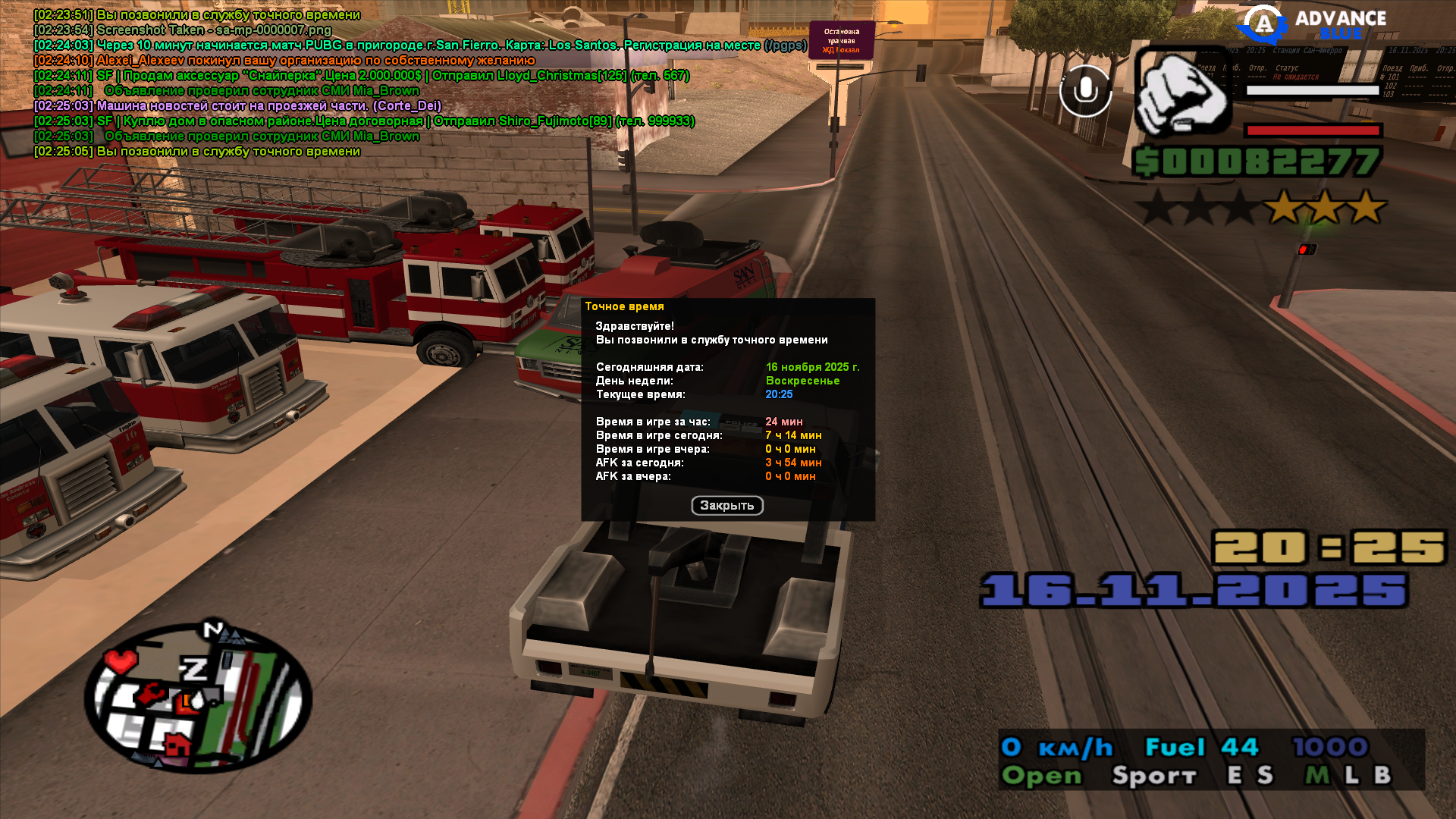Click the circular minimap radar
The width and height of the screenshot is (1456, 819).
click(198, 698)
